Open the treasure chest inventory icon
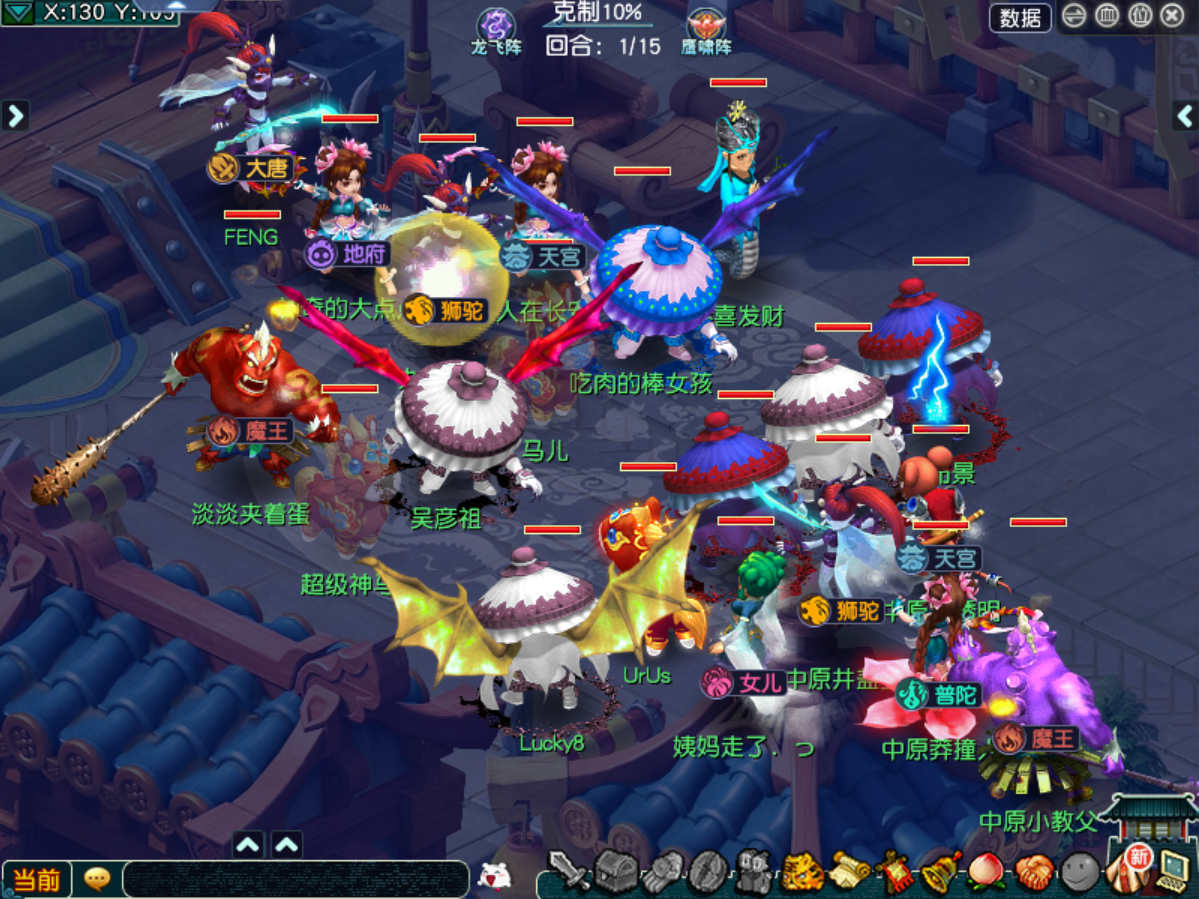The width and height of the screenshot is (1199, 899). tap(616, 872)
